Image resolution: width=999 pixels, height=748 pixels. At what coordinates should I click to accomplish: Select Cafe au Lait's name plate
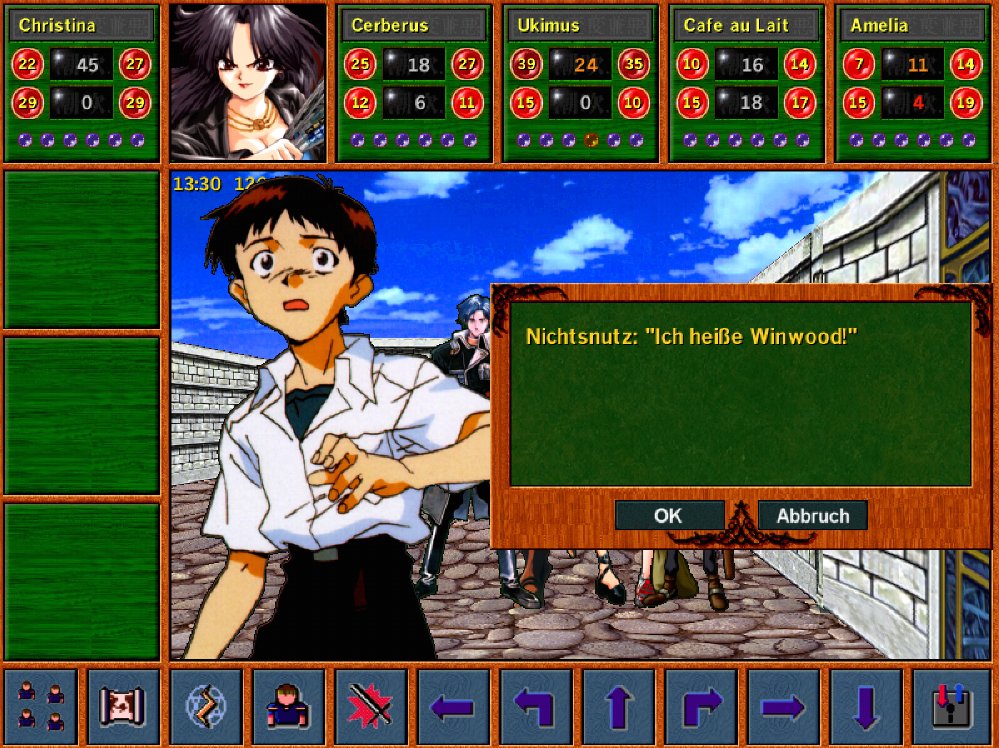tap(745, 25)
